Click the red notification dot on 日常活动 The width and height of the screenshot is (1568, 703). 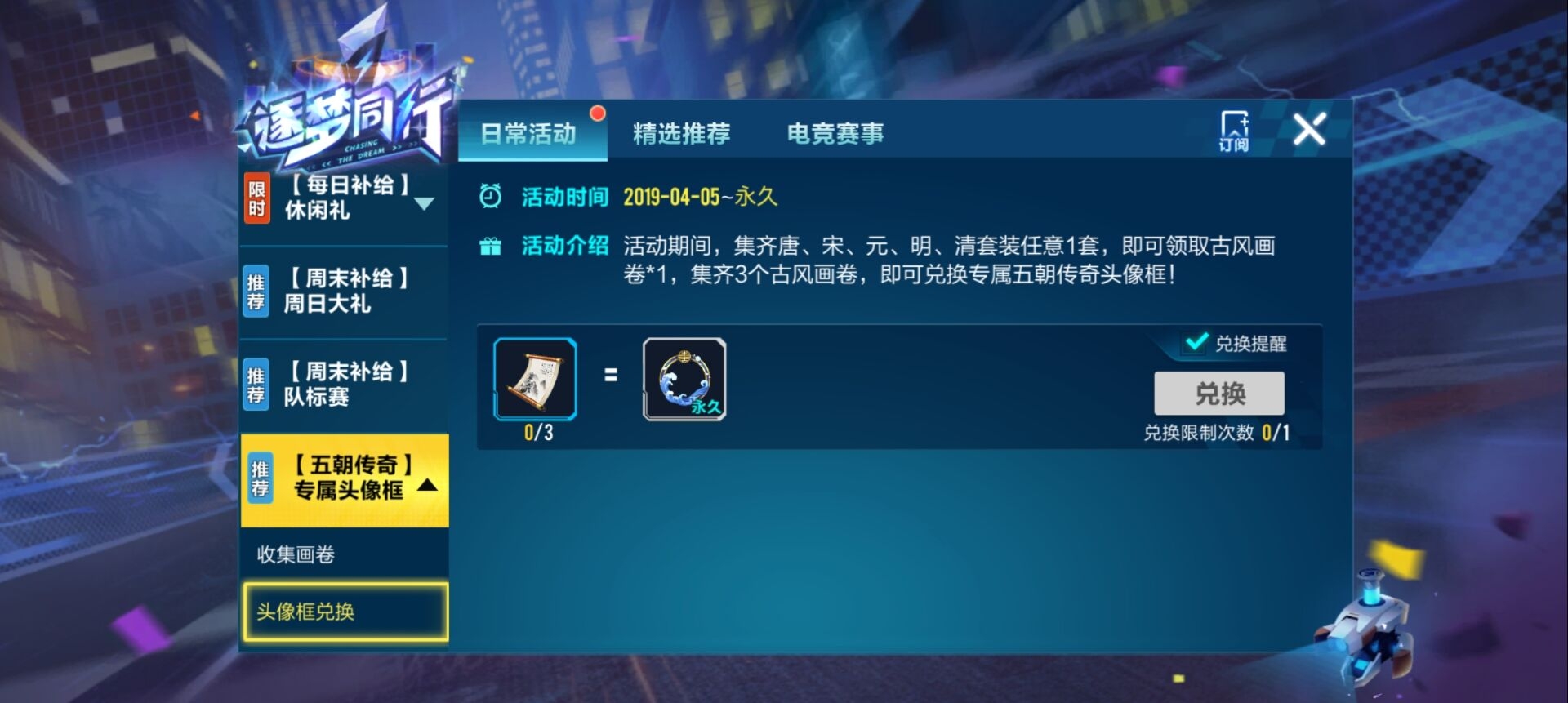(x=598, y=114)
